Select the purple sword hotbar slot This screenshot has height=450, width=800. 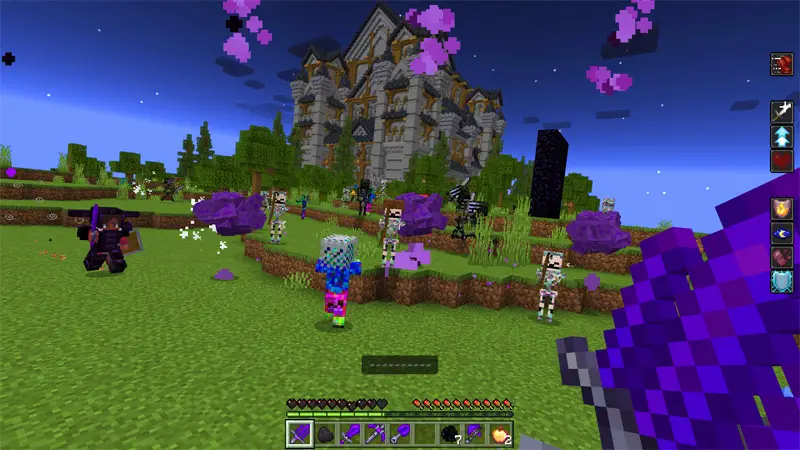click(x=350, y=433)
